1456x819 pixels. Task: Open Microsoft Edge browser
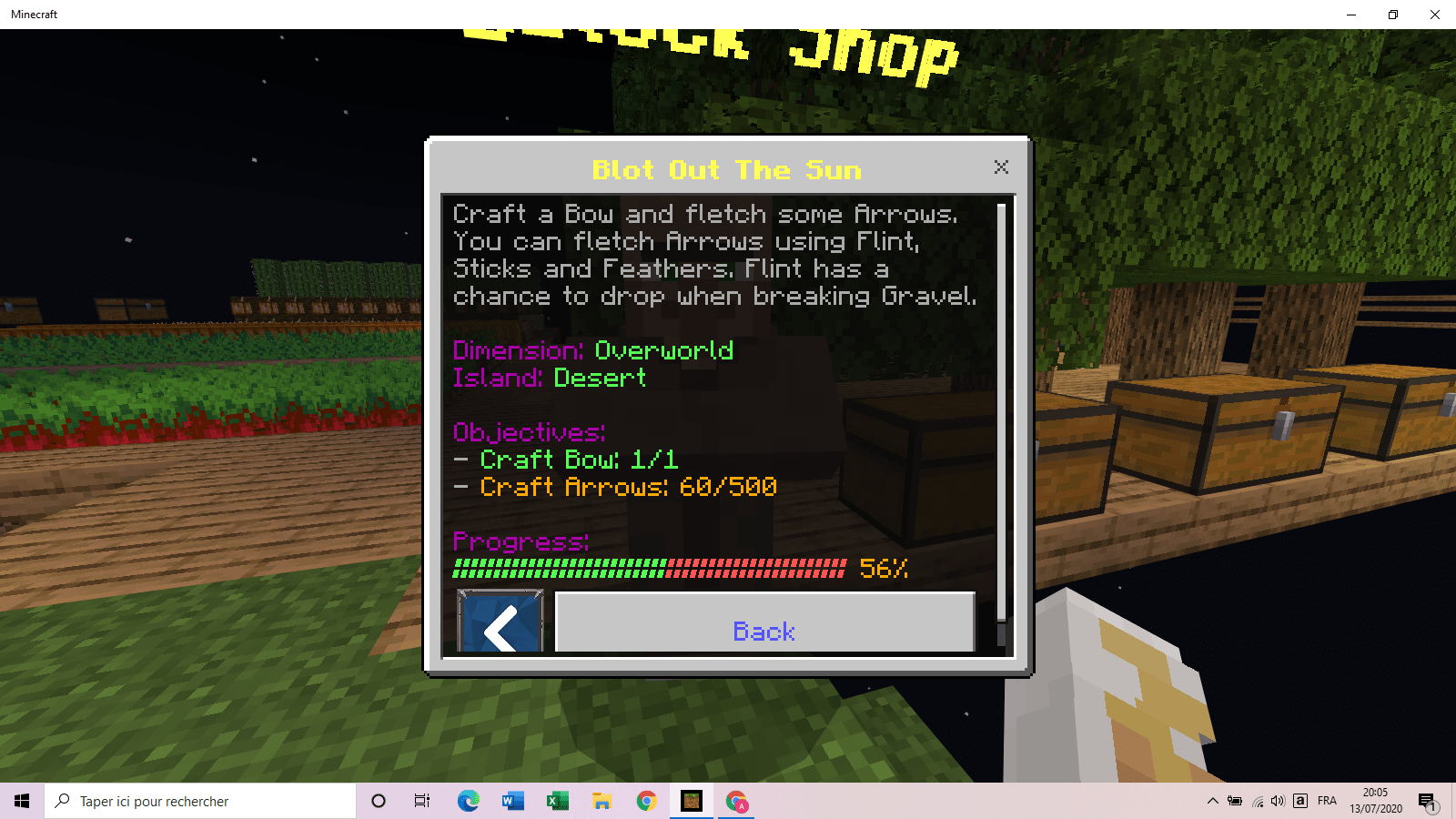[468, 801]
